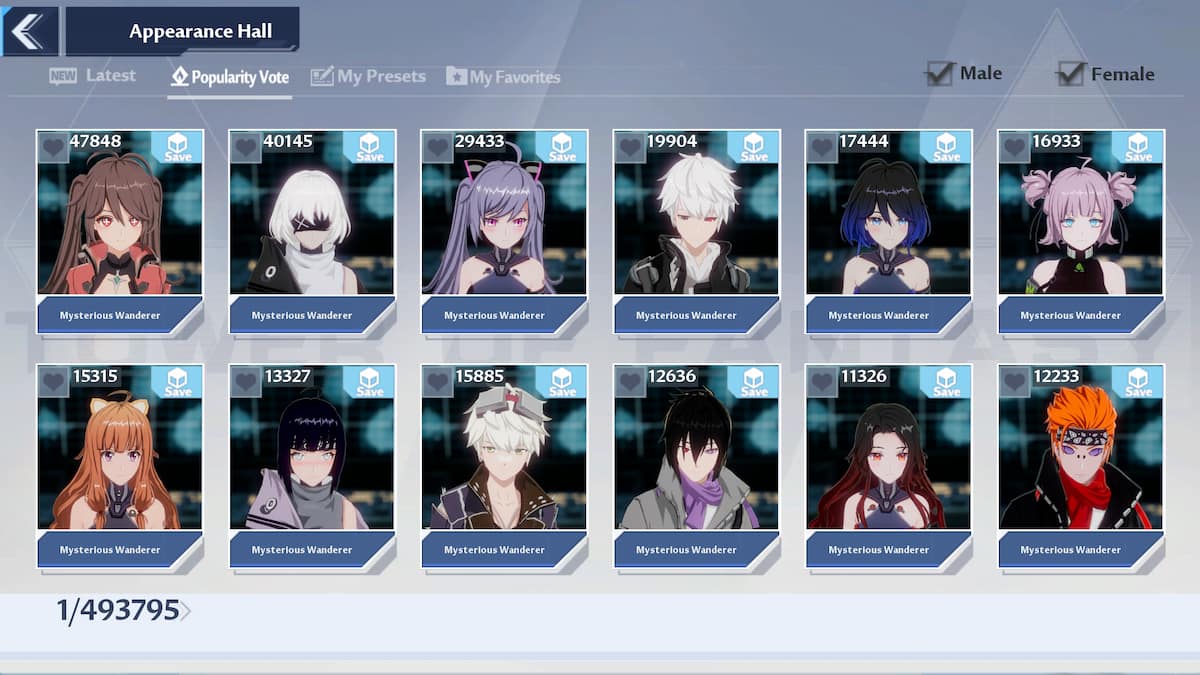
Task: Toggle the Male filter checkbox
Action: pos(940,73)
